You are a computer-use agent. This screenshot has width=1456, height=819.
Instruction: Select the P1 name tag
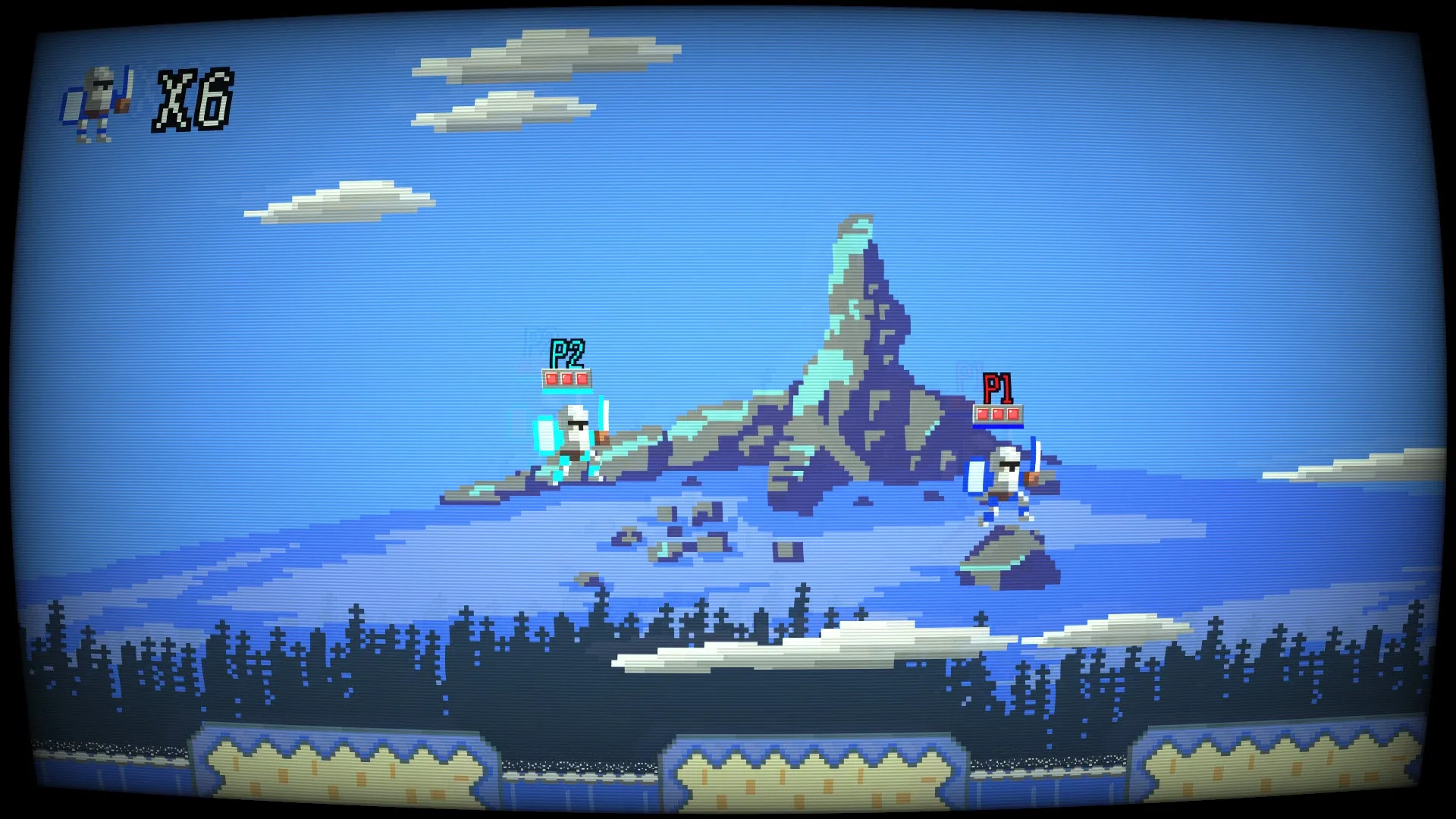point(998,387)
